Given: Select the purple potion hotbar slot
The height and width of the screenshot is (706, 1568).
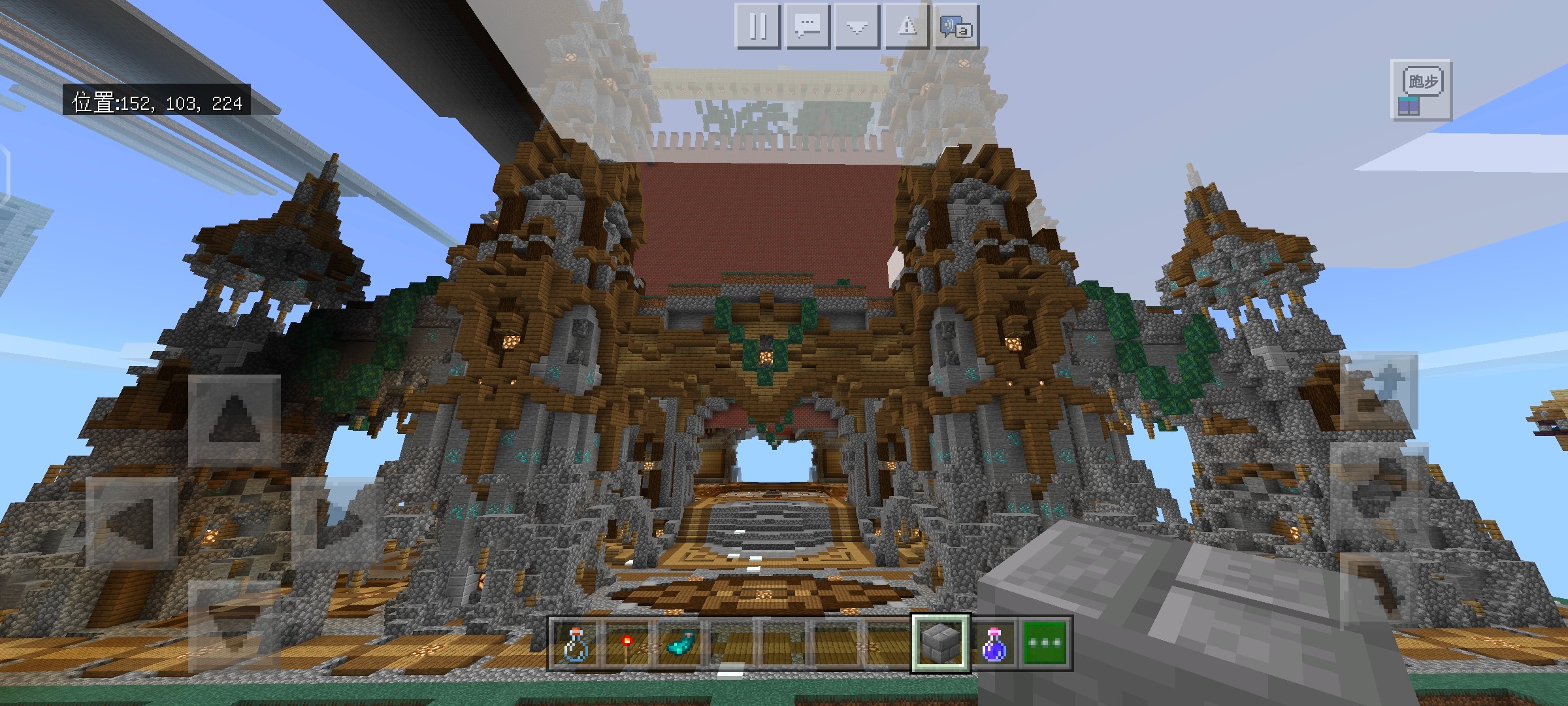Looking at the screenshot, I should 992,643.
